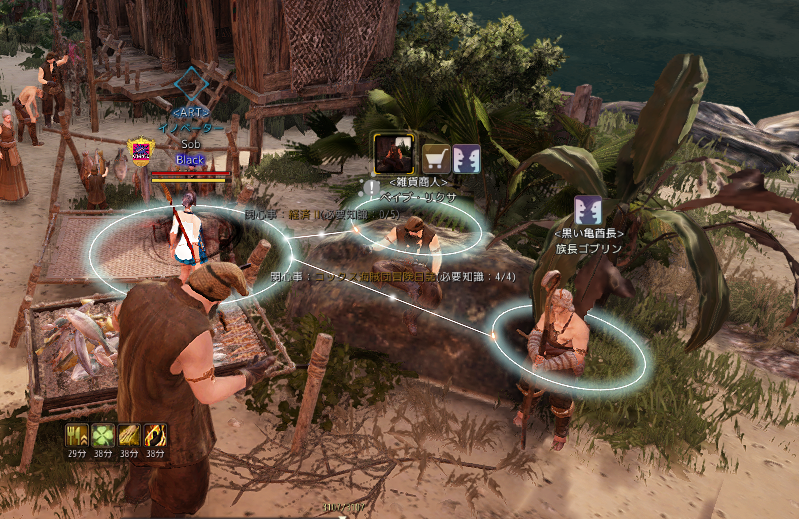Click the fork and knife food buff icon
Viewport: 799px width, 519px height.
pyautogui.click(x=78, y=435)
